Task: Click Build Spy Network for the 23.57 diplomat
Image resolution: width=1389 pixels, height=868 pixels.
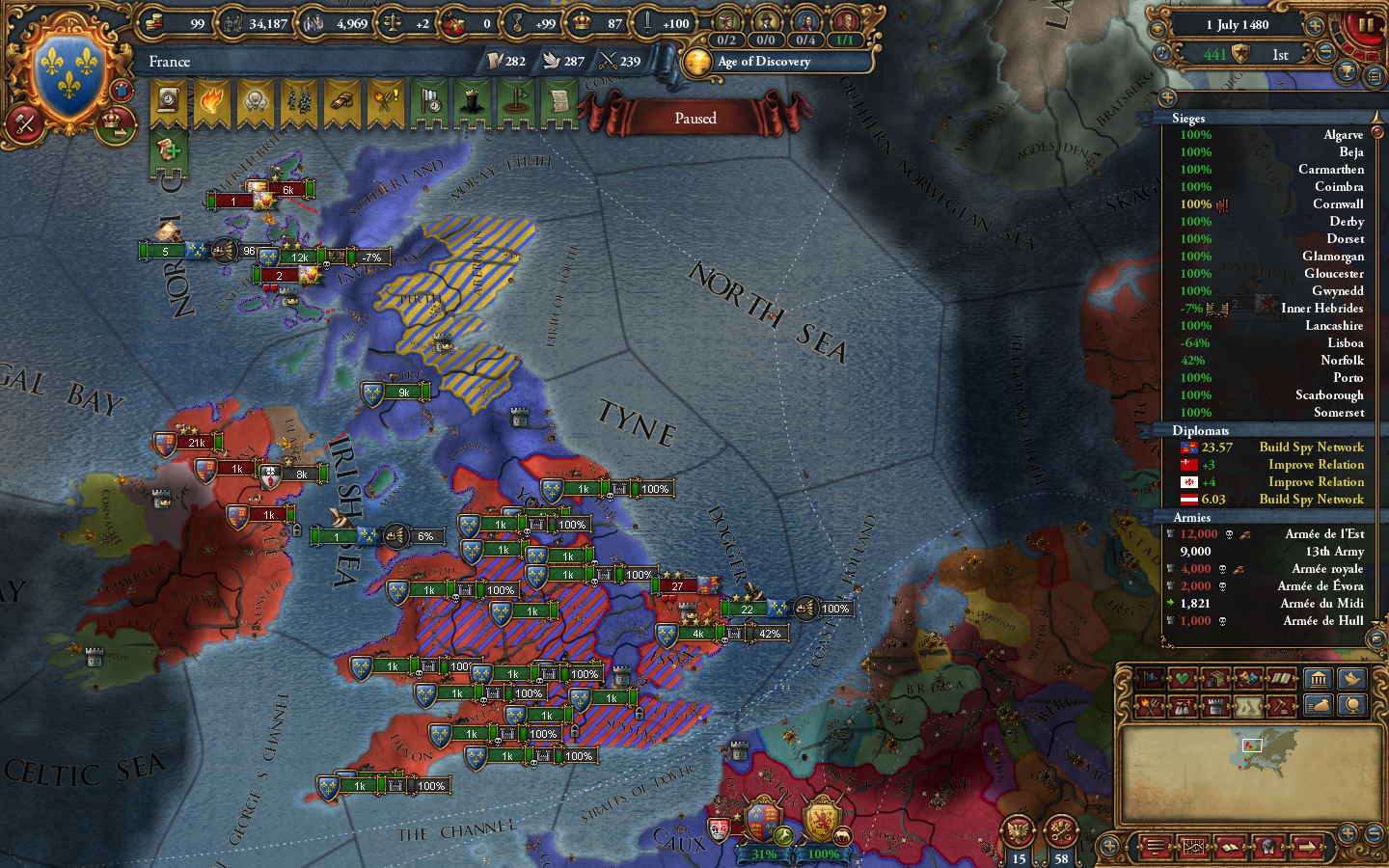Action: click(1311, 447)
